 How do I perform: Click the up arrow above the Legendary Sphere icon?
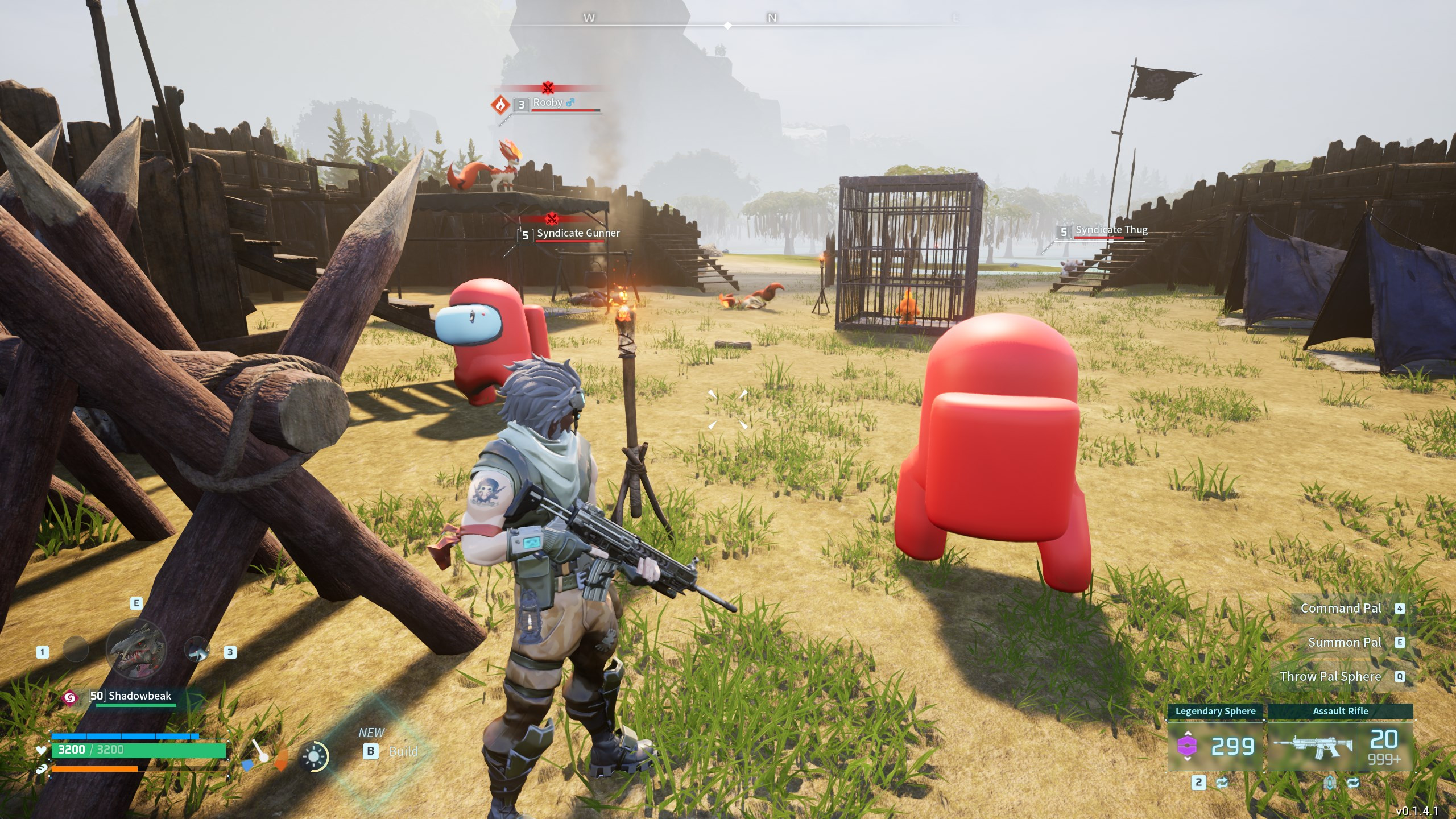pyautogui.click(x=1187, y=733)
